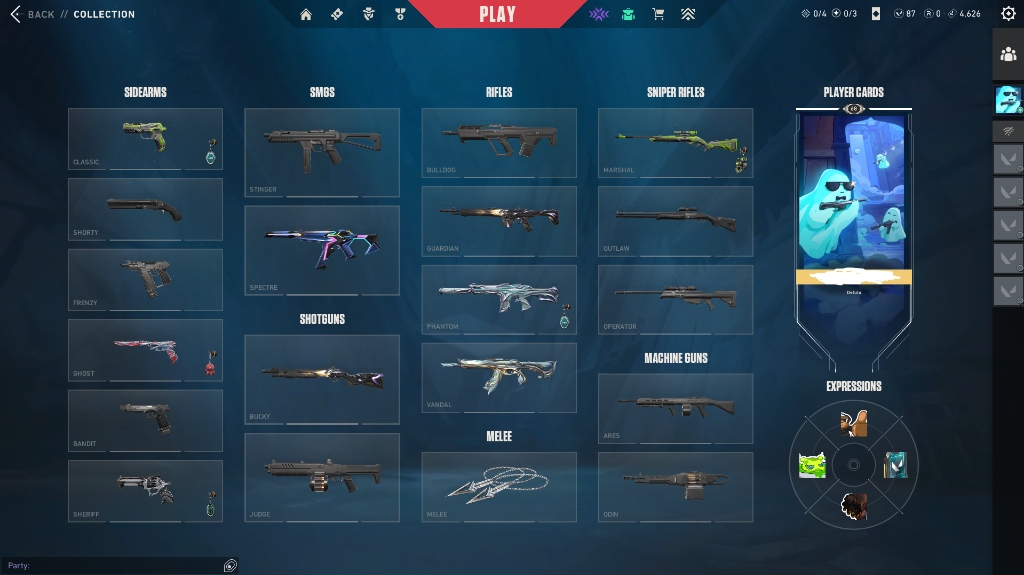Select the Sheriff revolver slot
1024x575 pixels.
click(145, 491)
